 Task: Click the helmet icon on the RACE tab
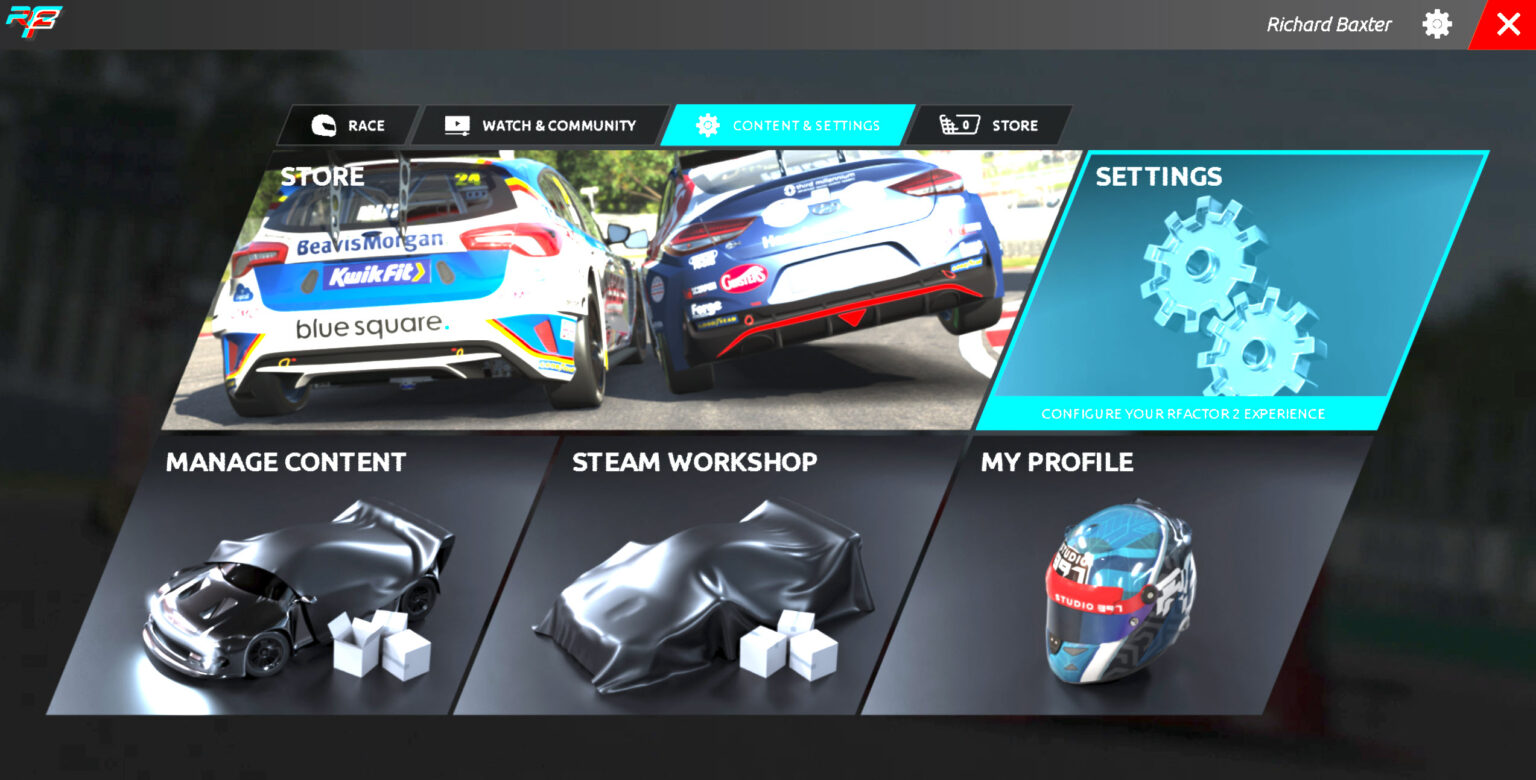pos(322,125)
